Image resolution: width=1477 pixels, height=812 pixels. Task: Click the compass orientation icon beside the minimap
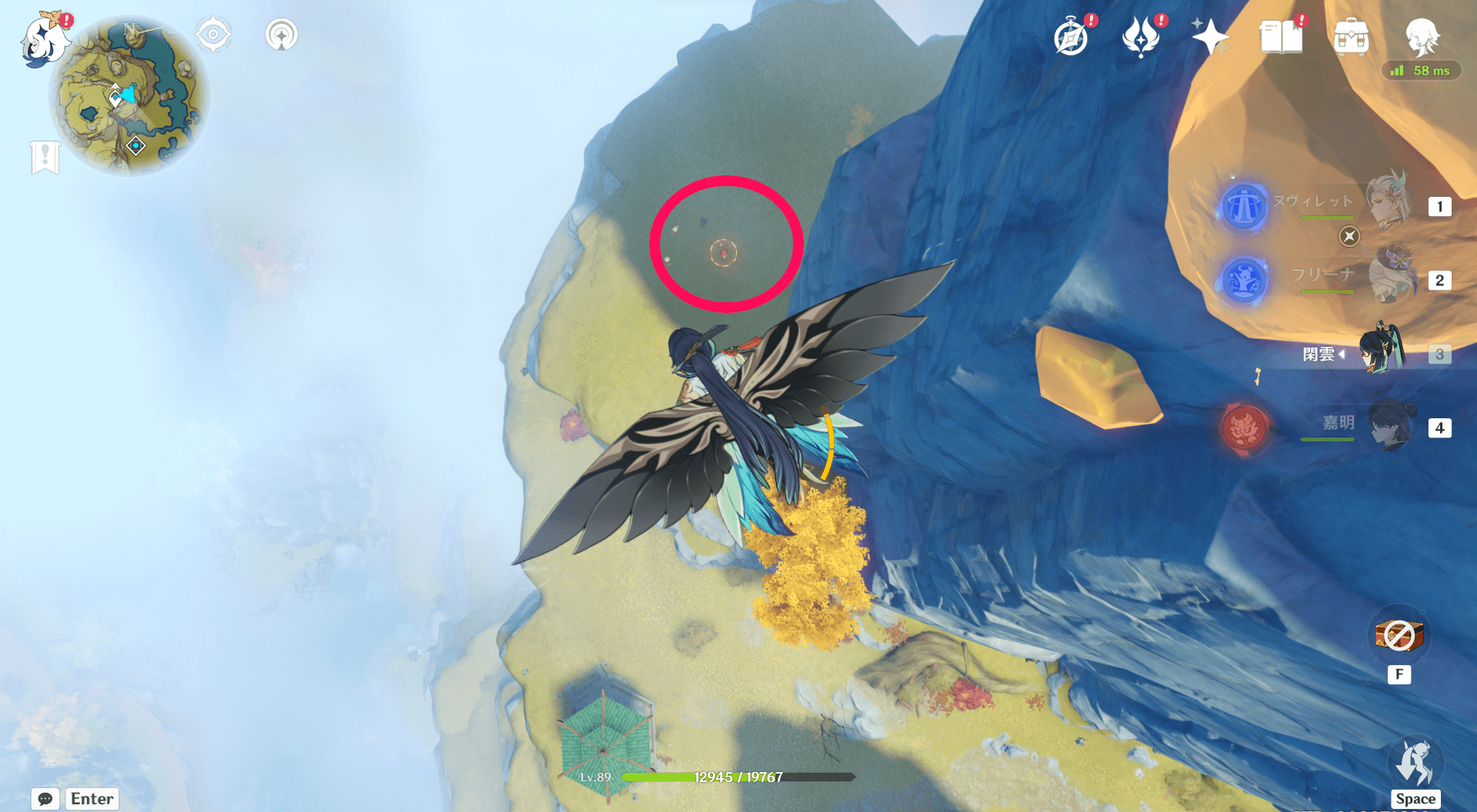tap(213, 35)
